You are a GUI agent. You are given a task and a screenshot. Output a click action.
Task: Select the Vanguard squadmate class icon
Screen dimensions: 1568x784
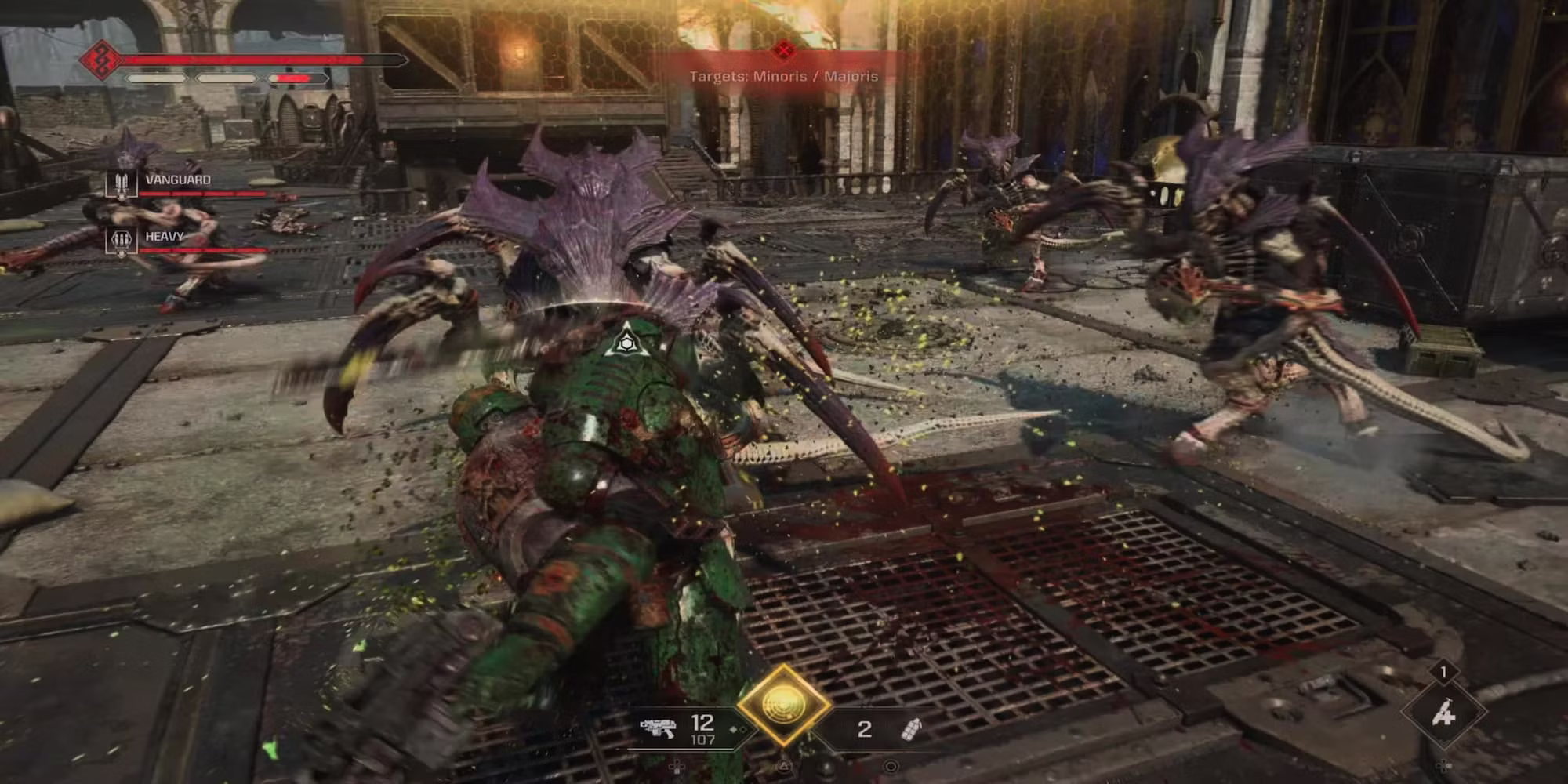[122, 183]
